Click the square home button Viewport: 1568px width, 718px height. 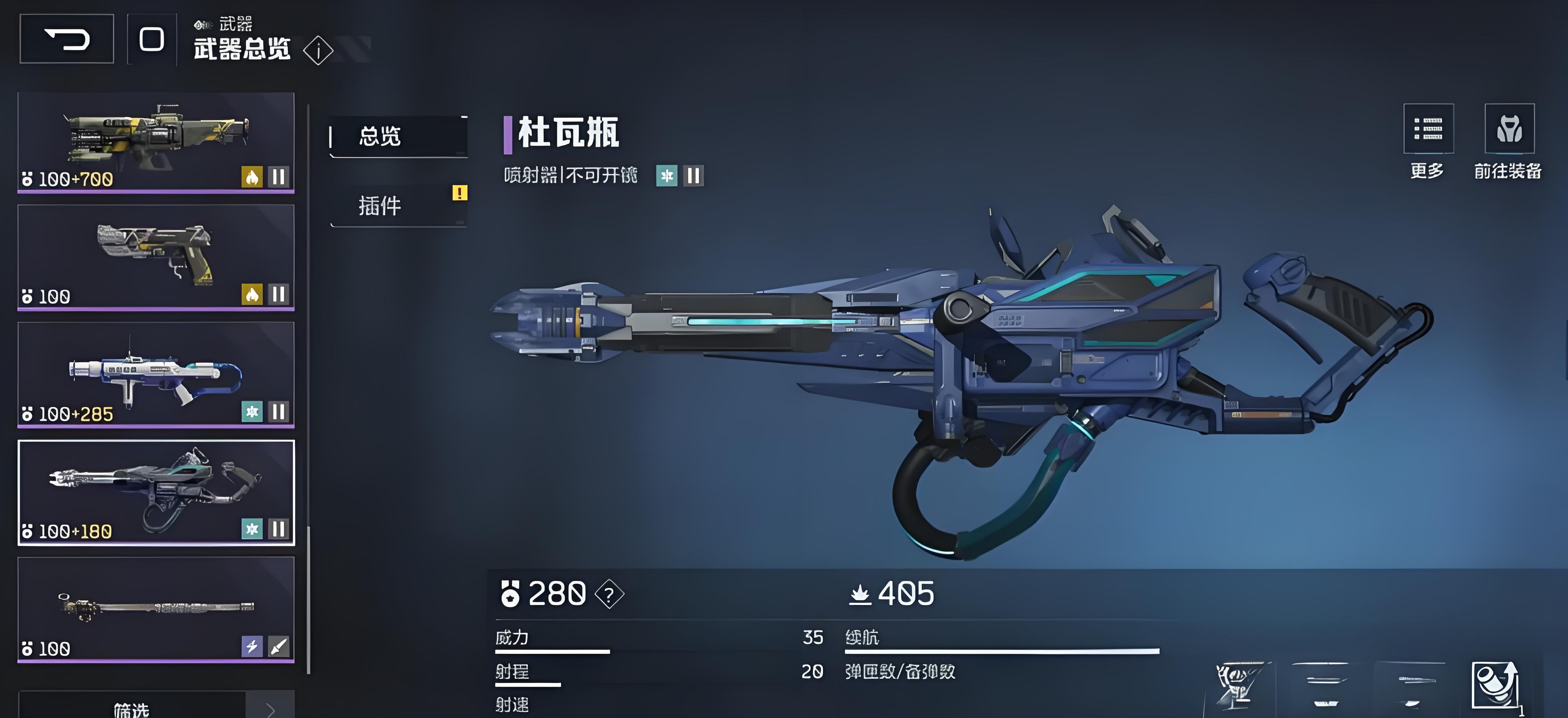[152, 40]
